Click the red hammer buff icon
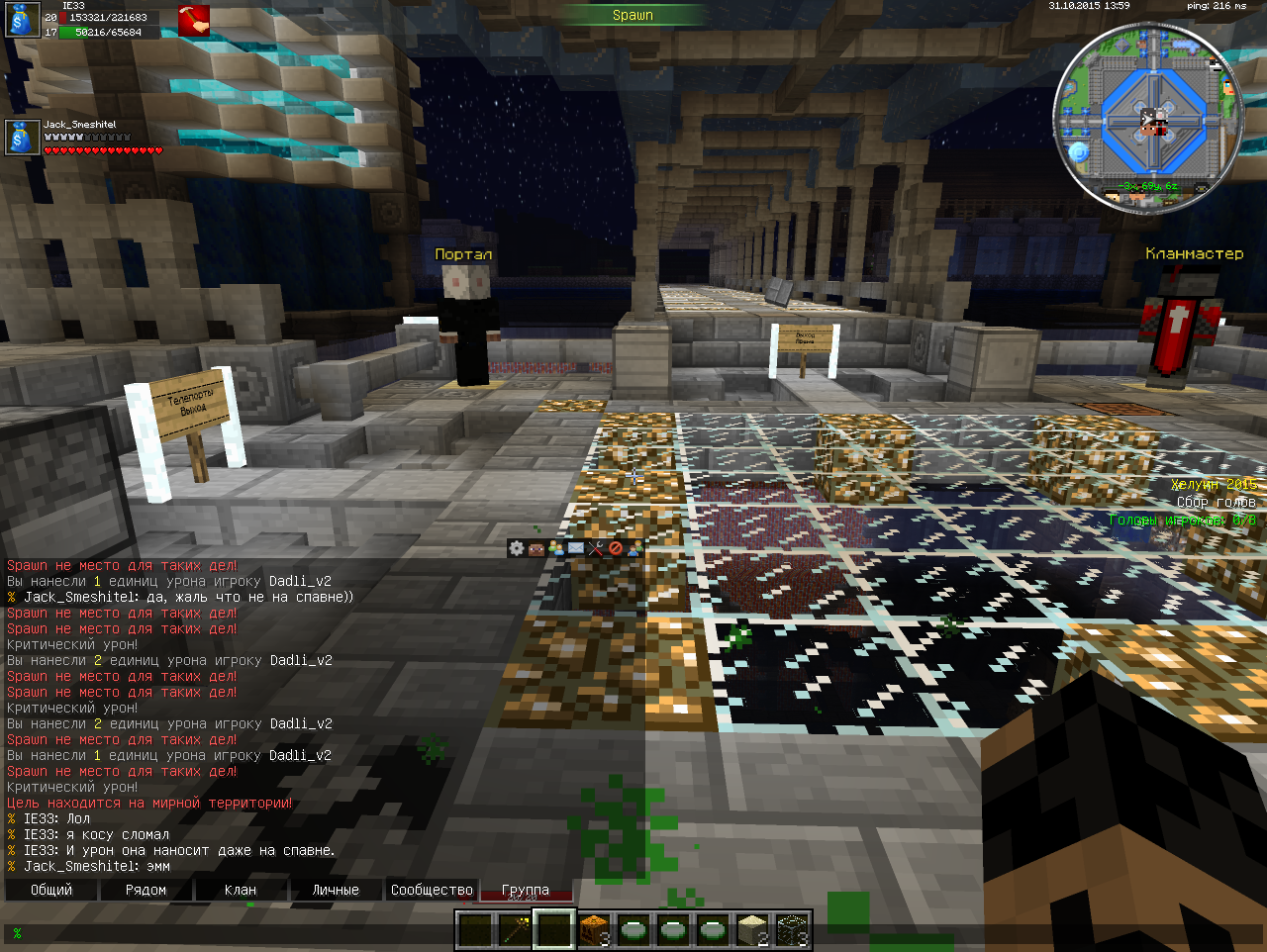 pyautogui.click(x=193, y=21)
